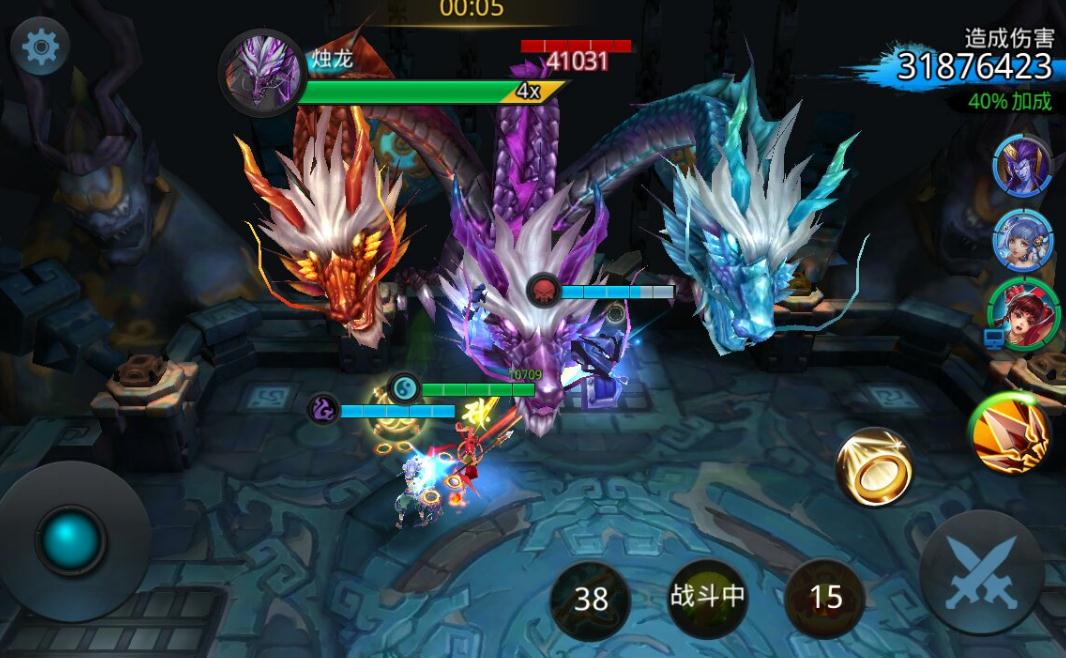Tap the skill on 38 cooldown
Image resolution: width=1066 pixels, height=658 pixels.
(x=591, y=598)
